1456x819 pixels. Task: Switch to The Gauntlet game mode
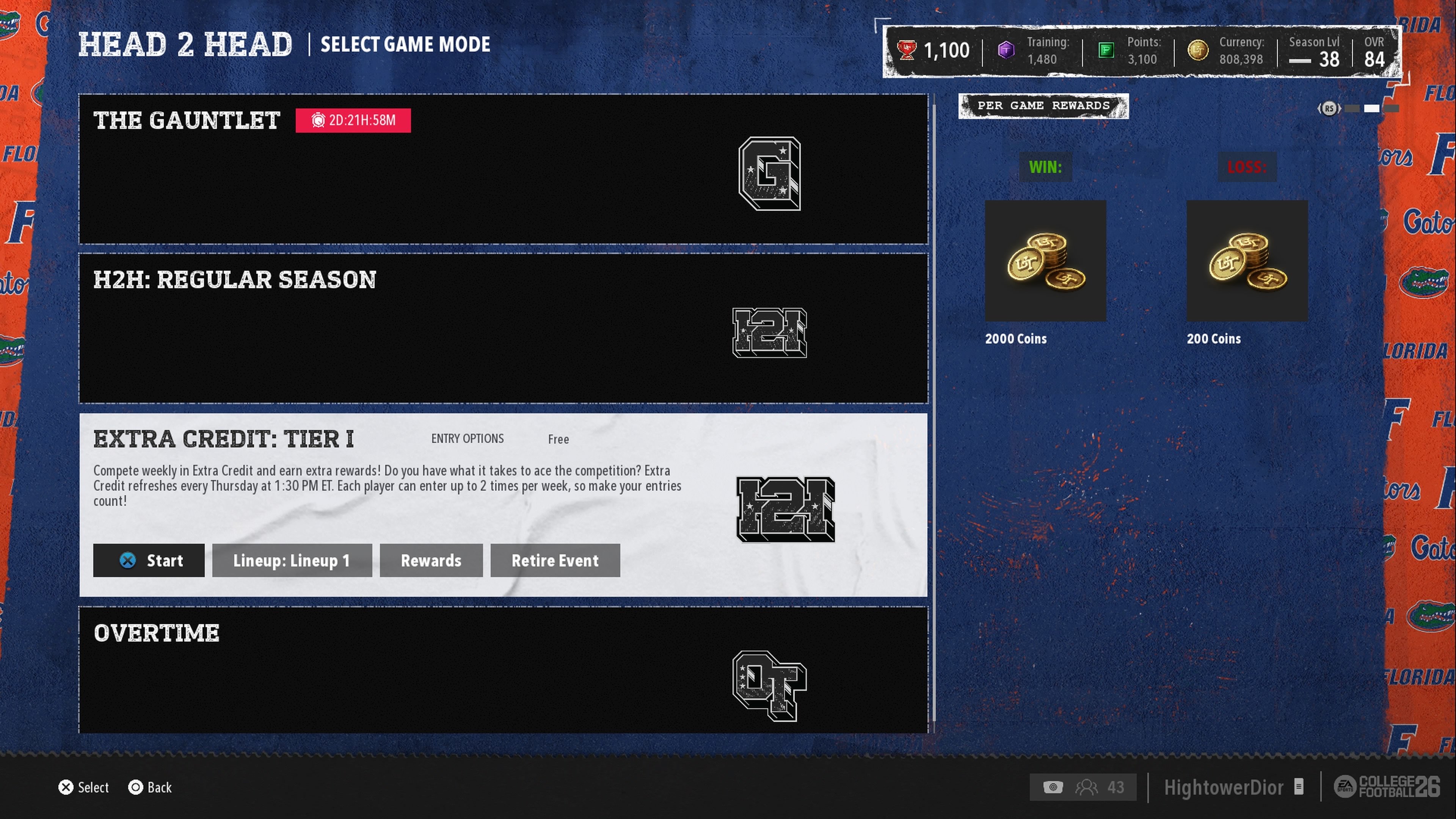(503, 169)
